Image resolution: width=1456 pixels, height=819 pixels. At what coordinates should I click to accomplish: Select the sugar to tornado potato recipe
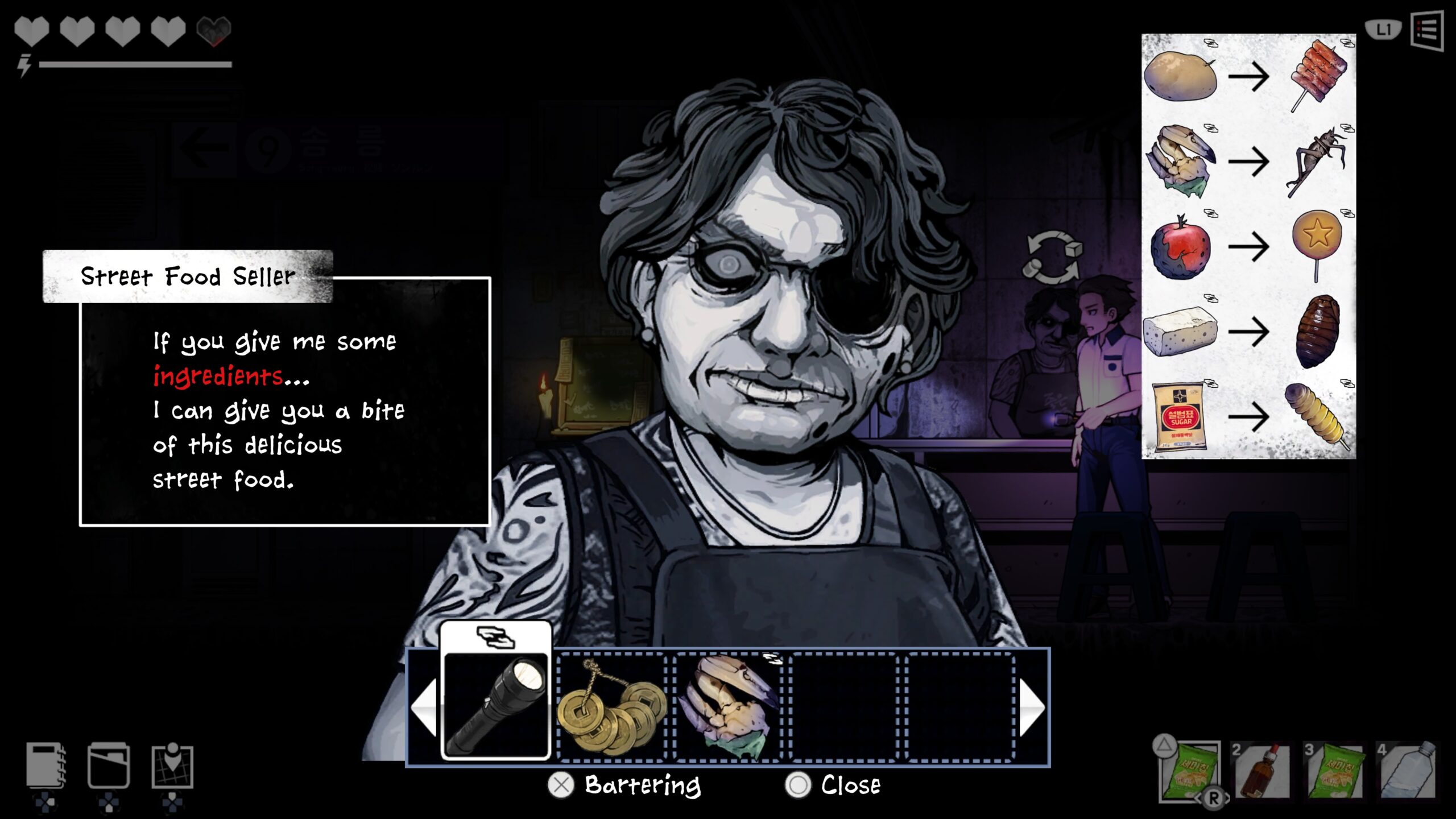click(1248, 416)
